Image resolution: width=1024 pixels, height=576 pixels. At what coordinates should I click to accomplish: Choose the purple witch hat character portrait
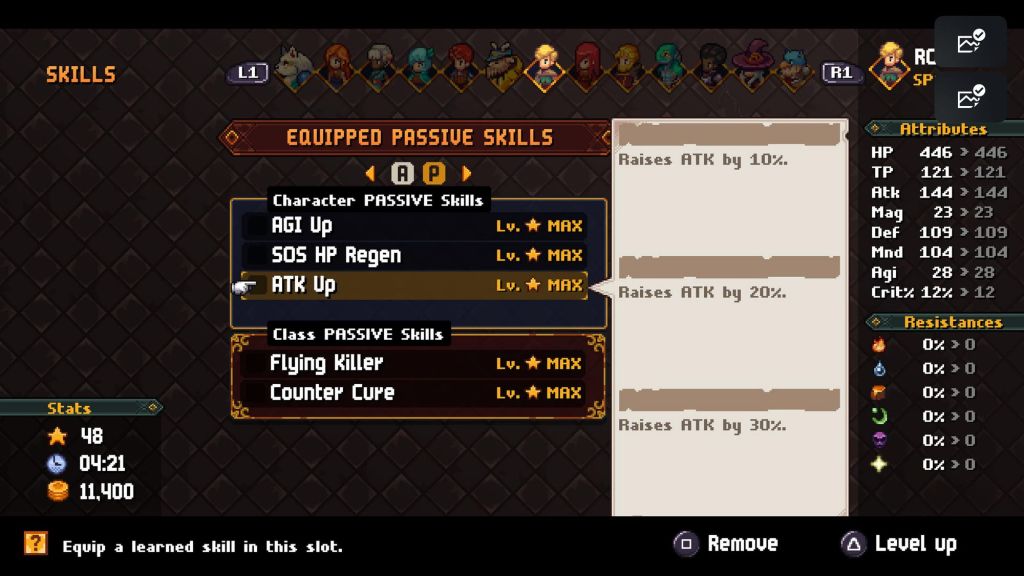pyautogui.click(x=752, y=67)
